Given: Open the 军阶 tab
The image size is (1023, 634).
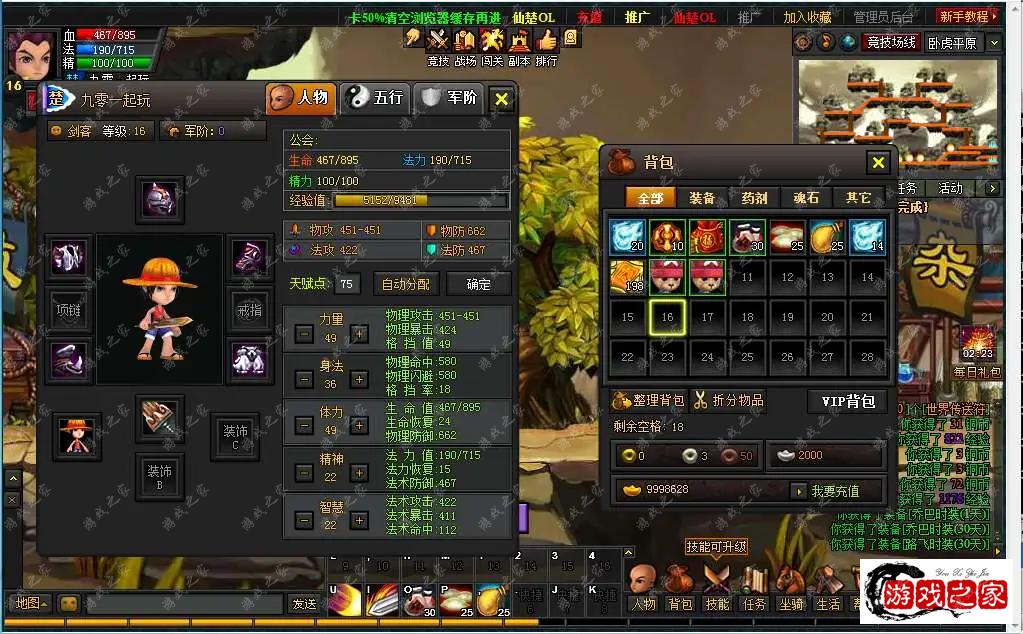Looking at the screenshot, I should [x=449, y=98].
